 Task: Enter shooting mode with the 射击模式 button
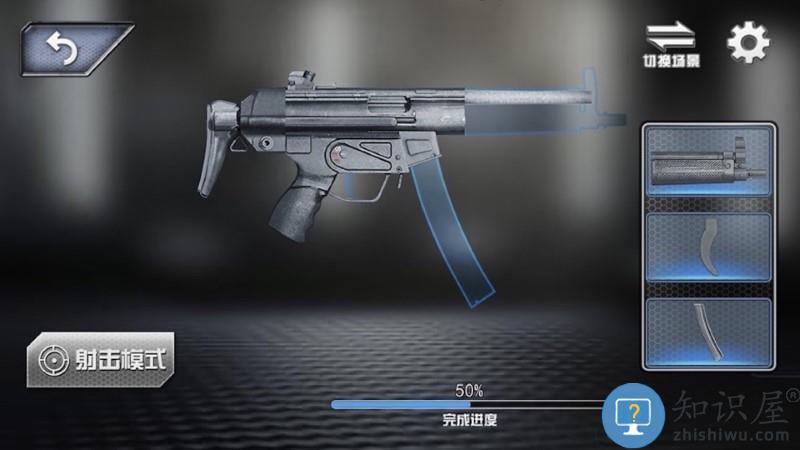point(100,358)
